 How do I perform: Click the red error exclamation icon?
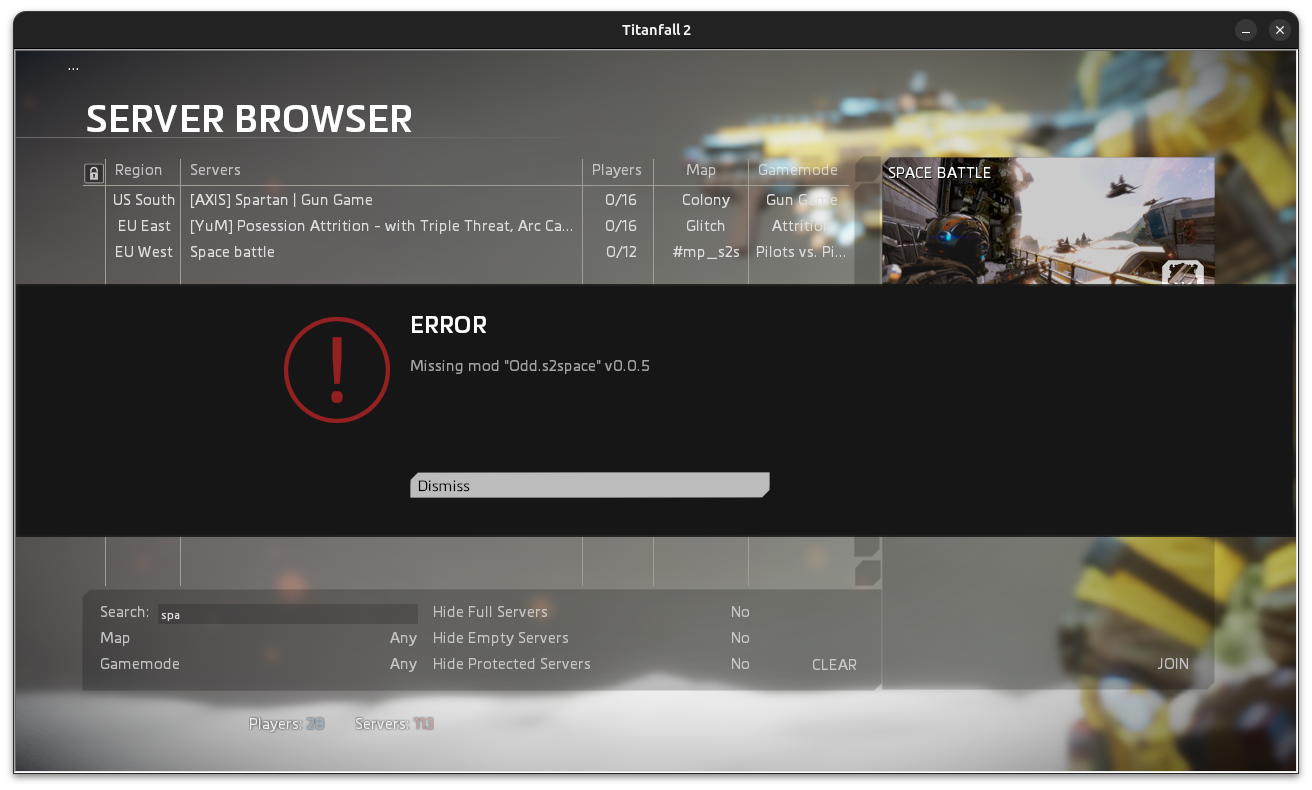click(337, 370)
